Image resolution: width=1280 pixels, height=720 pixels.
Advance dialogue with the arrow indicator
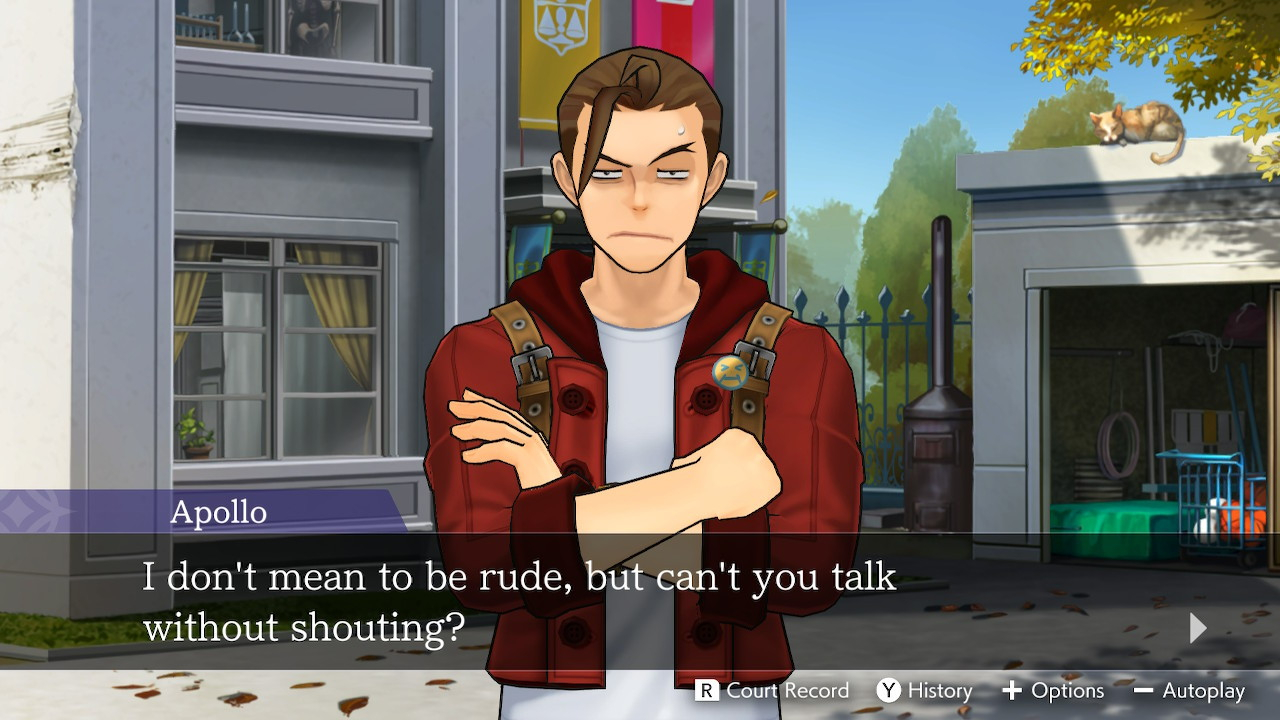[x=1198, y=628]
